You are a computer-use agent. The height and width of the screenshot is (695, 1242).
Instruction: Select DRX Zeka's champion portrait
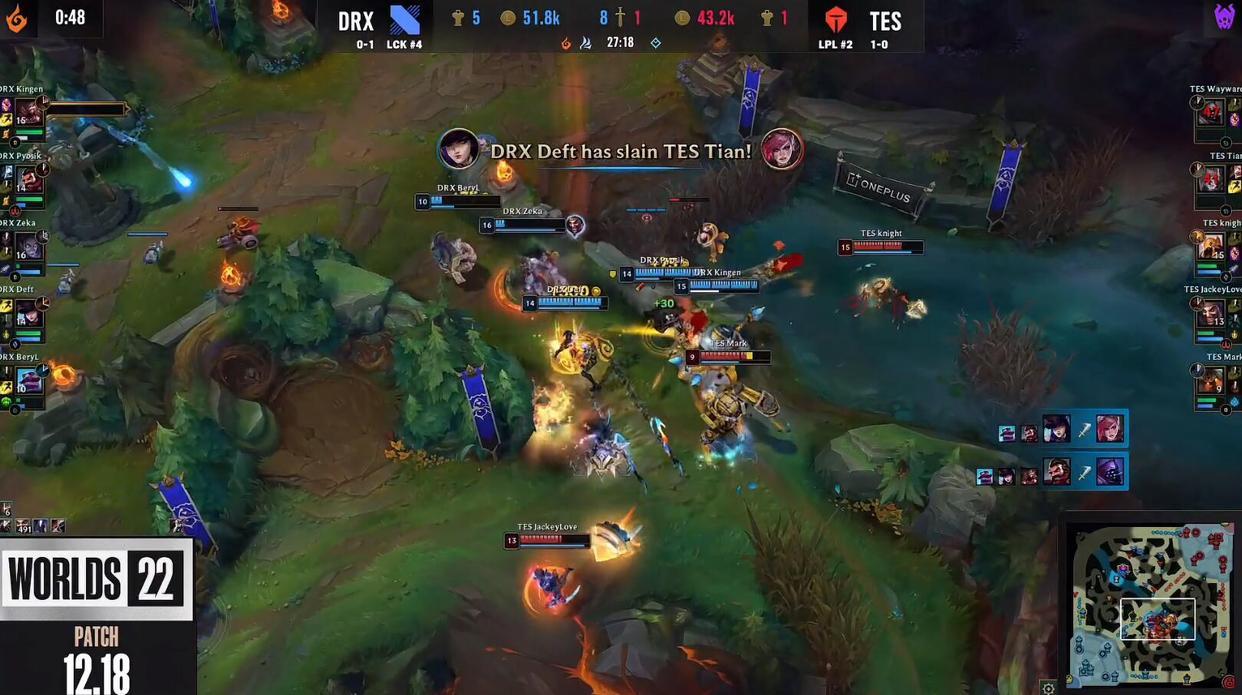click(x=28, y=246)
